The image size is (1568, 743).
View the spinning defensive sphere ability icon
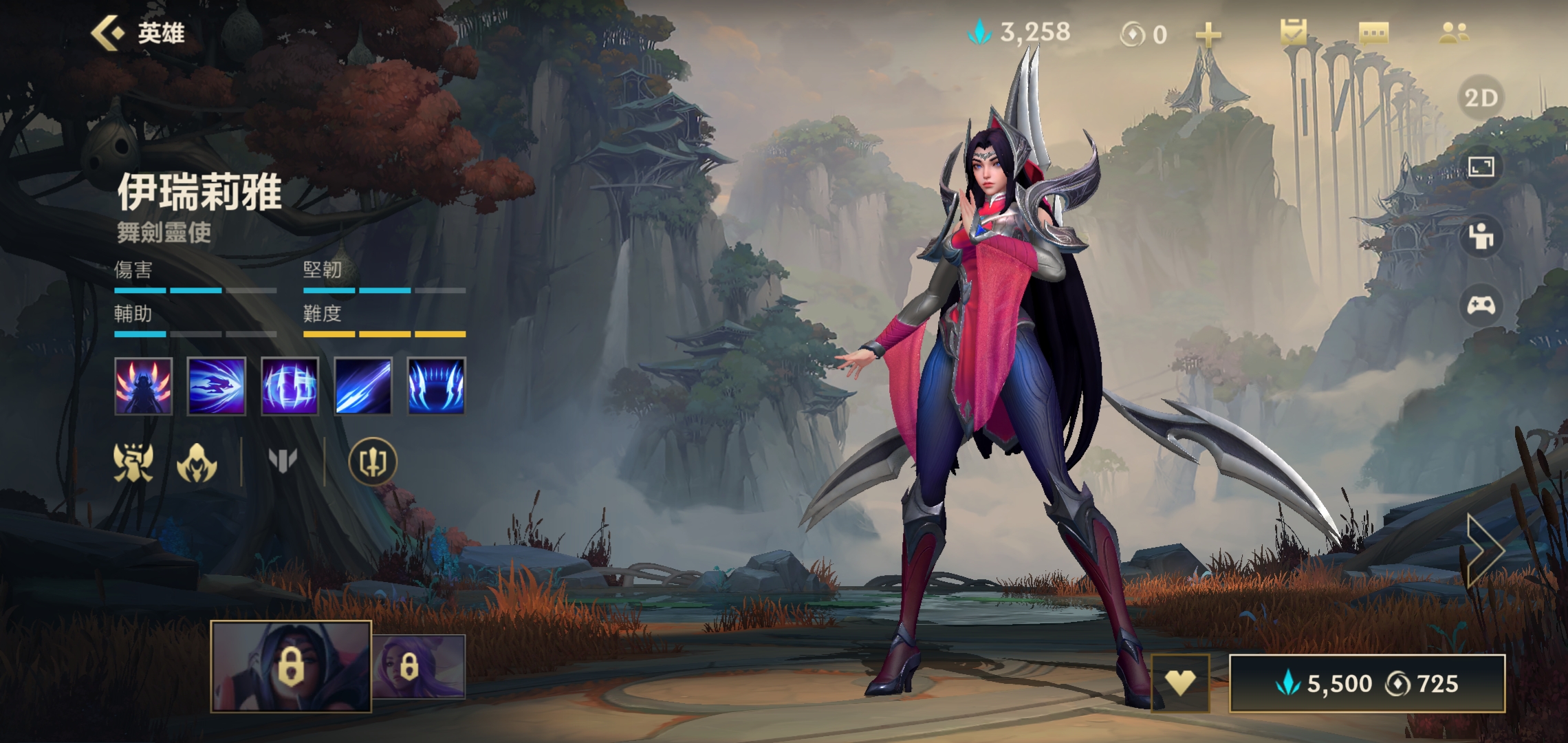click(290, 386)
